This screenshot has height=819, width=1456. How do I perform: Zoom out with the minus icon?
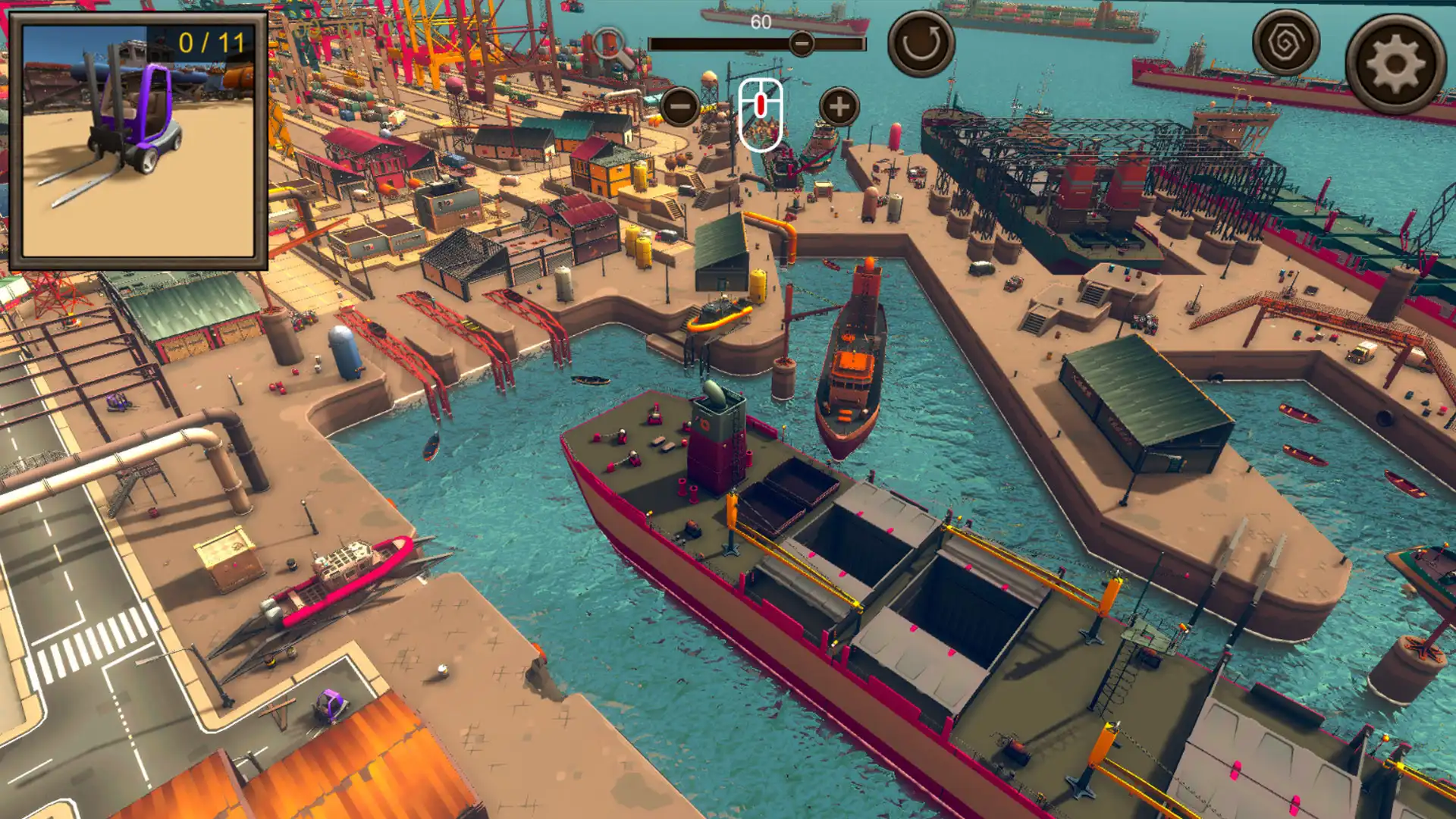pyautogui.click(x=680, y=106)
